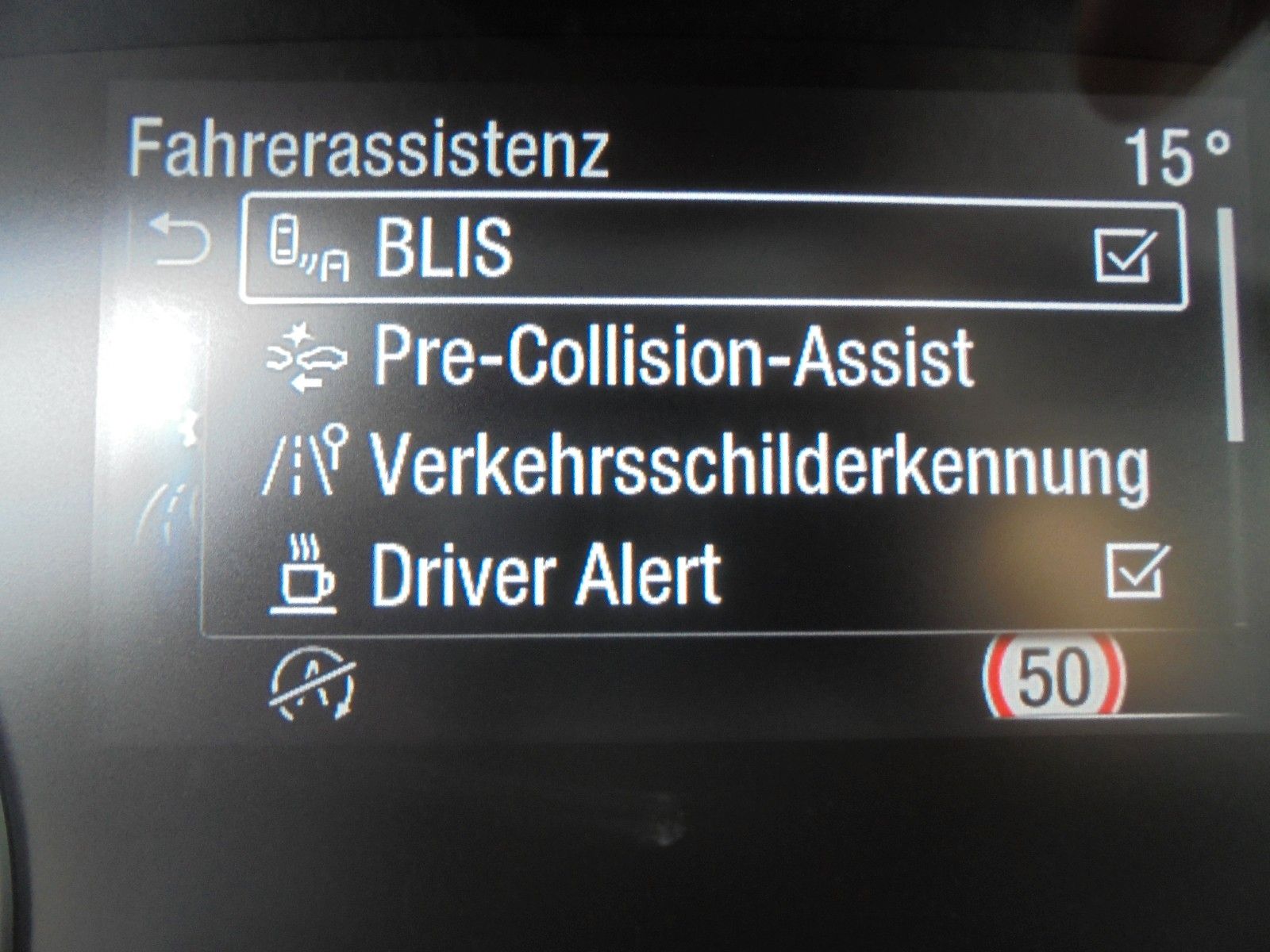Image resolution: width=1270 pixels, height=952 pixels.
Task: Open the Pre-Collision-Assist entry
Action: [x=673, y=357]
